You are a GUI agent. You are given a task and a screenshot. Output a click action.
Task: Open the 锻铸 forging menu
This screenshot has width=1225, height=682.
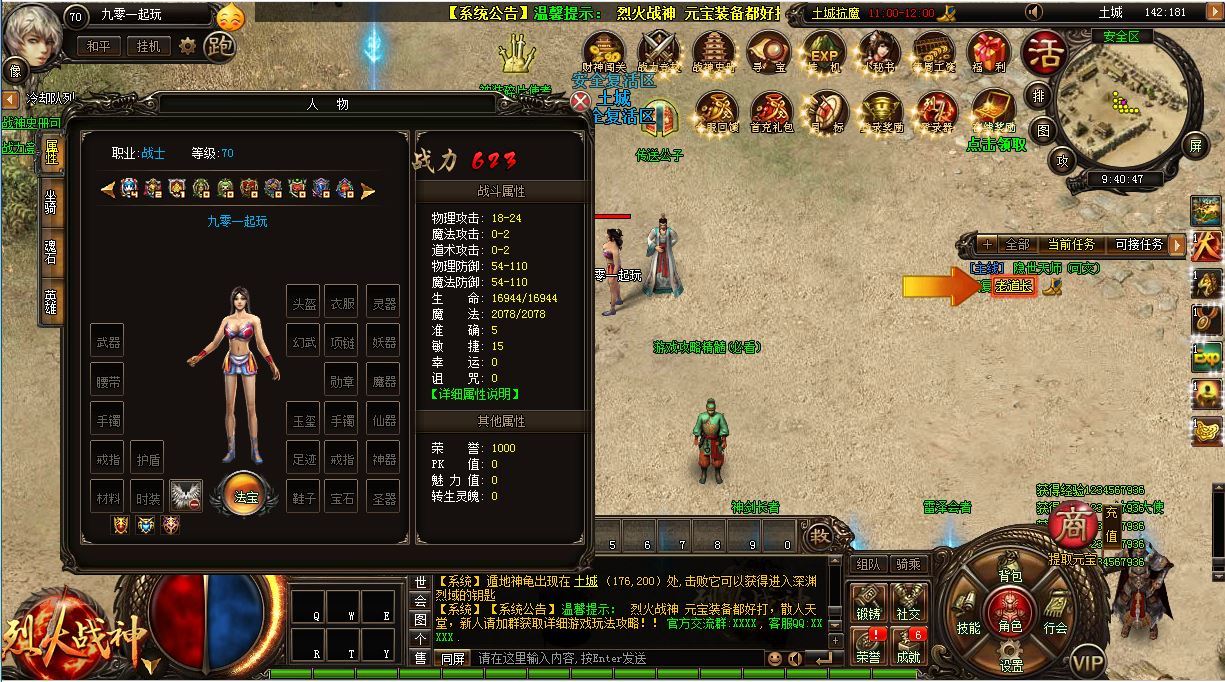(868, 605)
